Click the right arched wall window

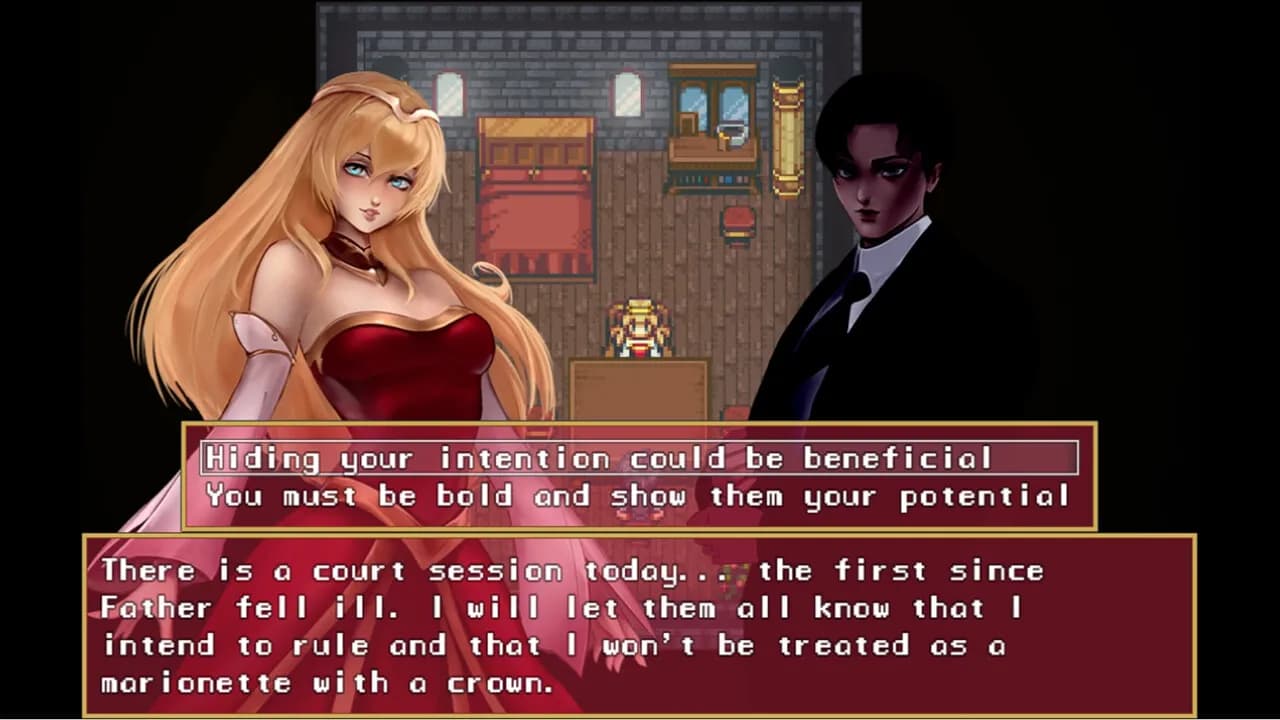tap(627, 95)
